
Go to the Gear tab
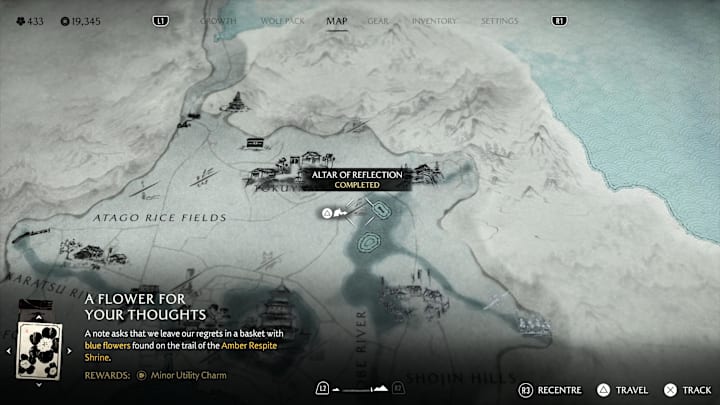(x=378, y=20)
